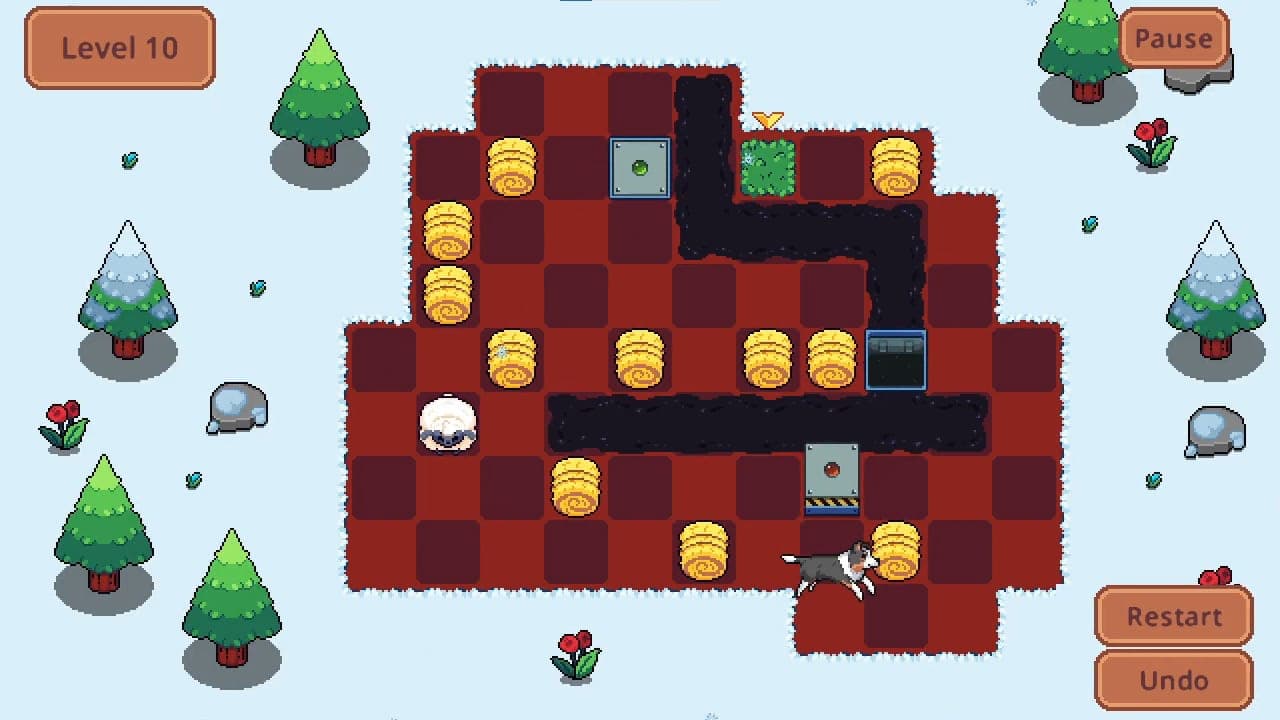1280x720 pixels.
Task: Select the hay bale near the dog
Action: [x=897, y=552]
